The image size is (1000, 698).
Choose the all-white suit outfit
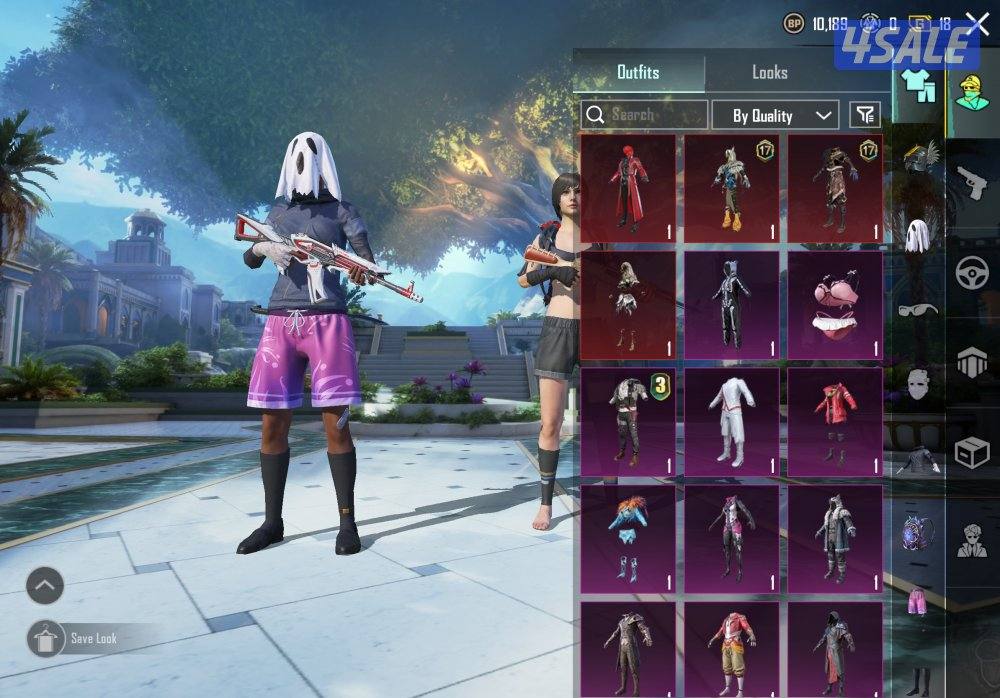pyautogui.click(x=732, y=421)
